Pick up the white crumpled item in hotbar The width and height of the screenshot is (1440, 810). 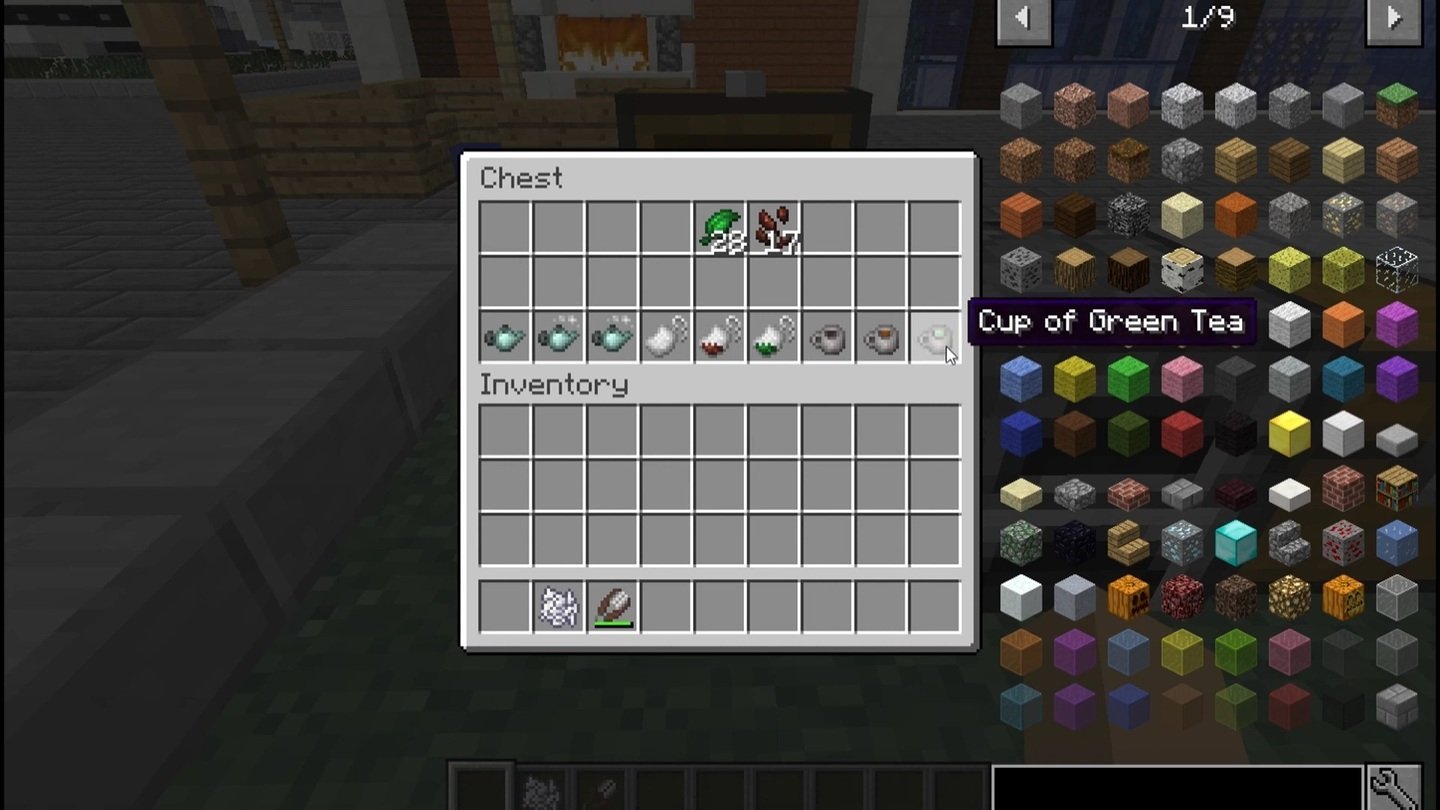[558, 607]
